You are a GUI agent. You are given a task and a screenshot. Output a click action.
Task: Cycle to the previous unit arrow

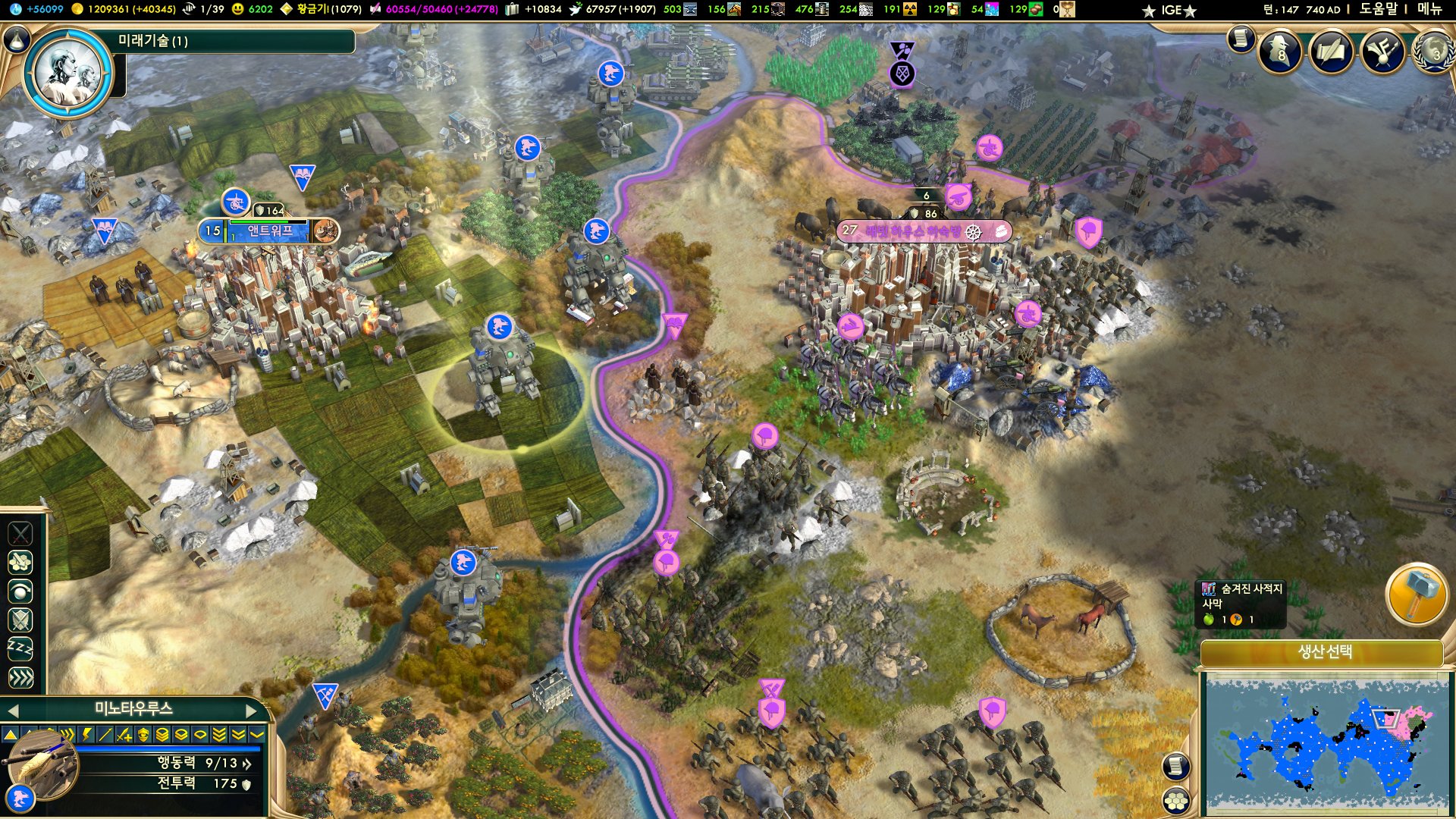click(12, 711)
